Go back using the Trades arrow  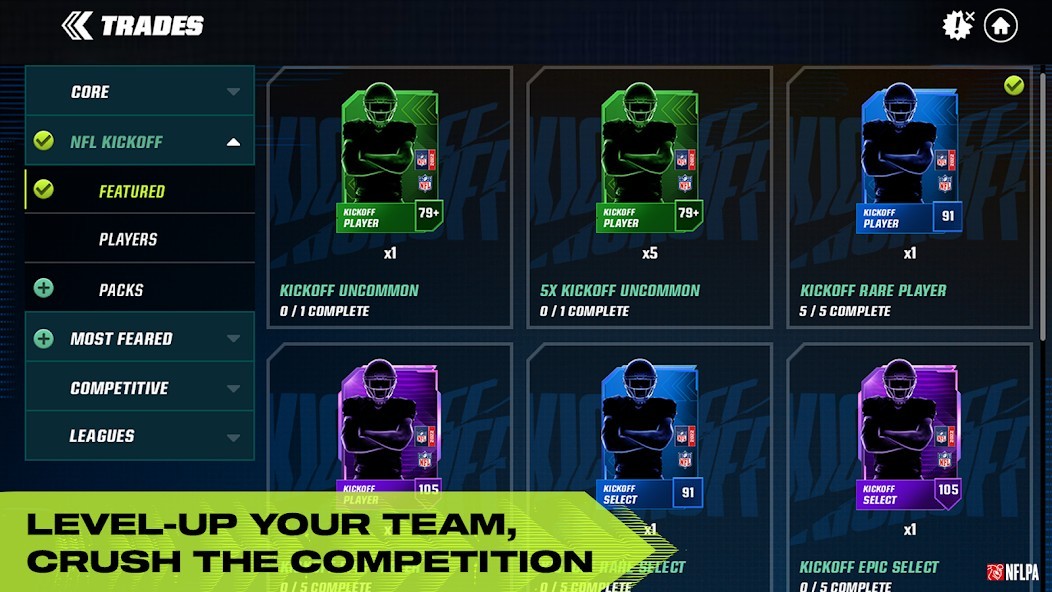[x=78, y=26]
